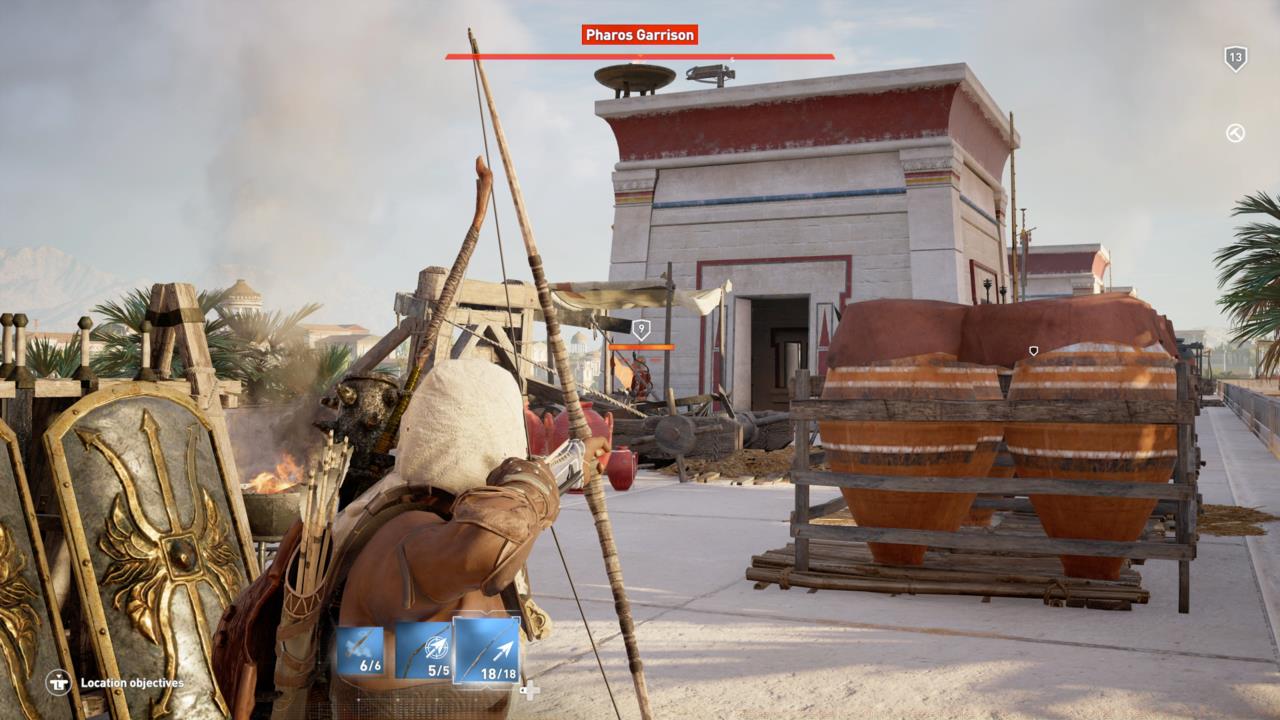Choose the predator bow with 5 arrows
Viewport: 1280px width, 720px height.
(424, 650)
